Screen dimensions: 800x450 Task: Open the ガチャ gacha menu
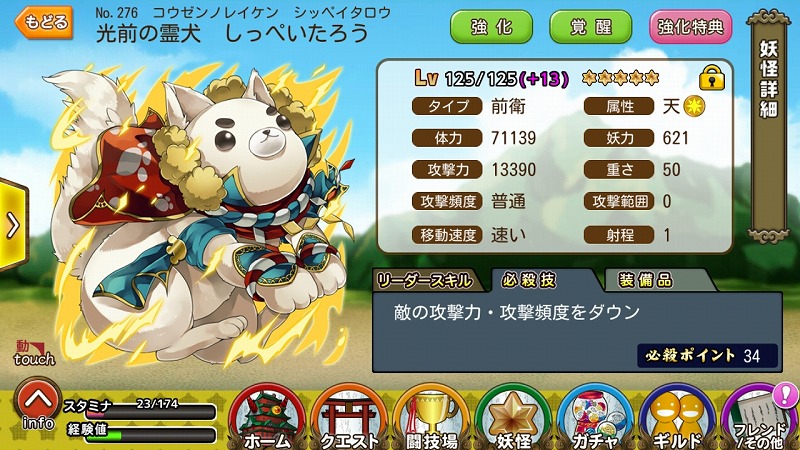[595, 417]
